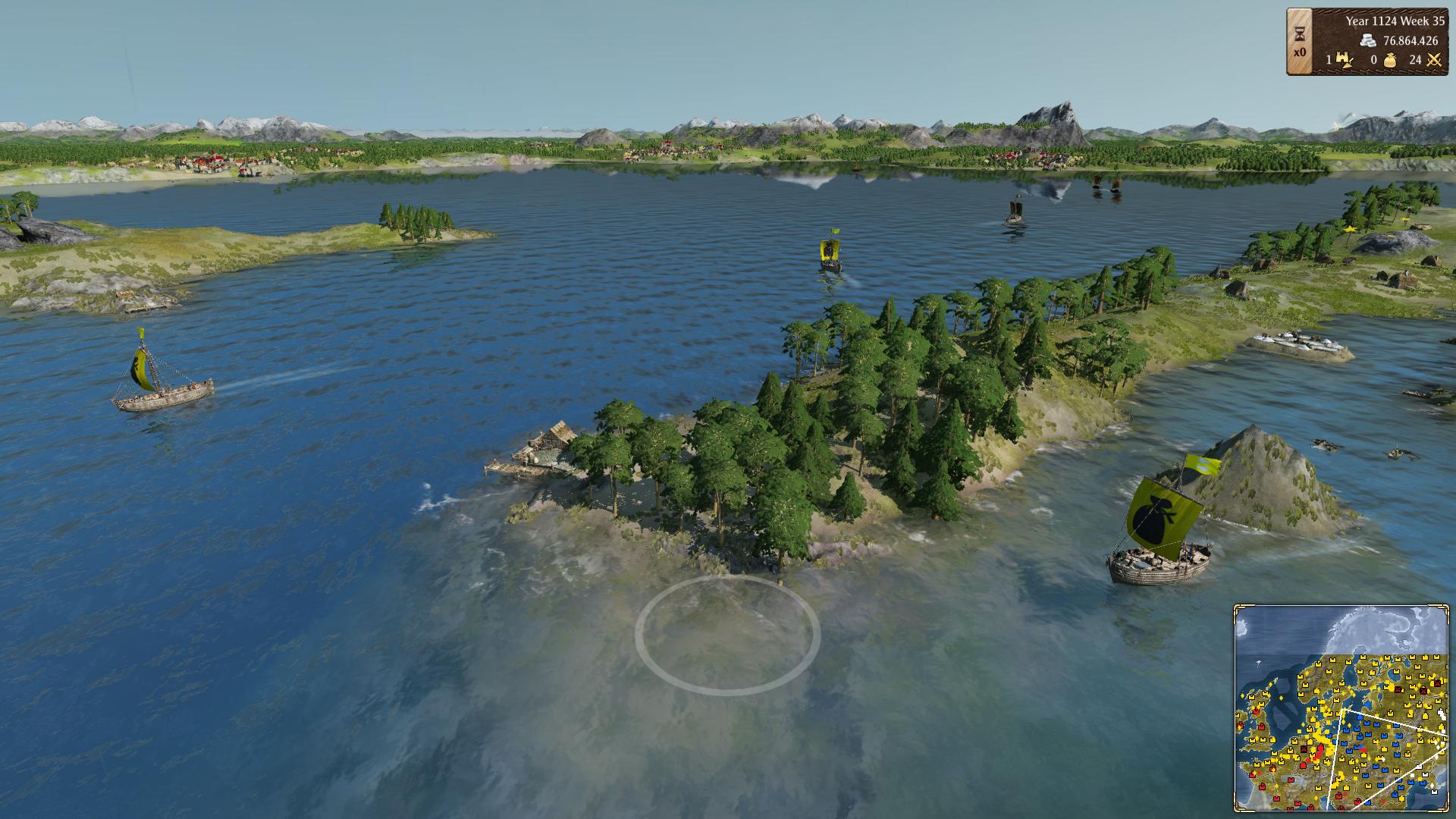Open the silver treasury overview
Viewport: 1456px width, 819px height.
(1368, 41)
